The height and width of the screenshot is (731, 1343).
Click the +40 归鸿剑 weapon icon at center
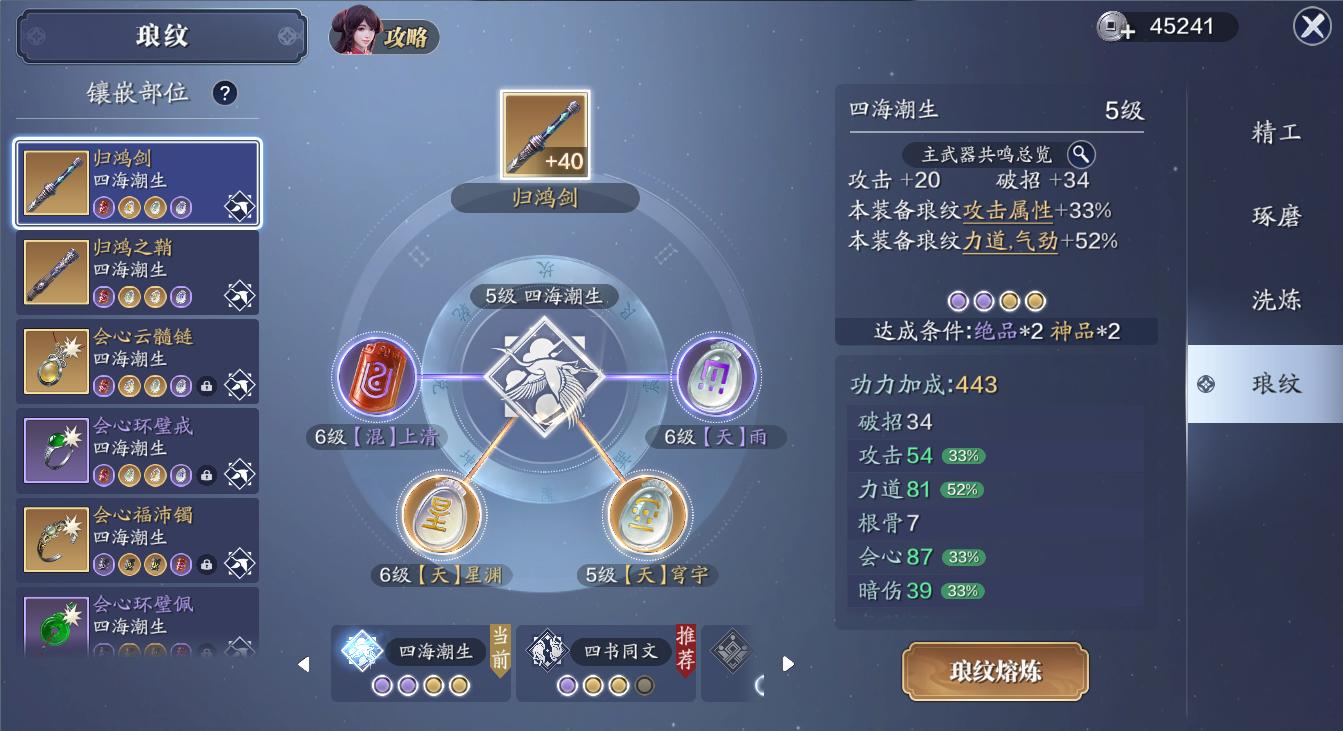(x=545, y=133)
